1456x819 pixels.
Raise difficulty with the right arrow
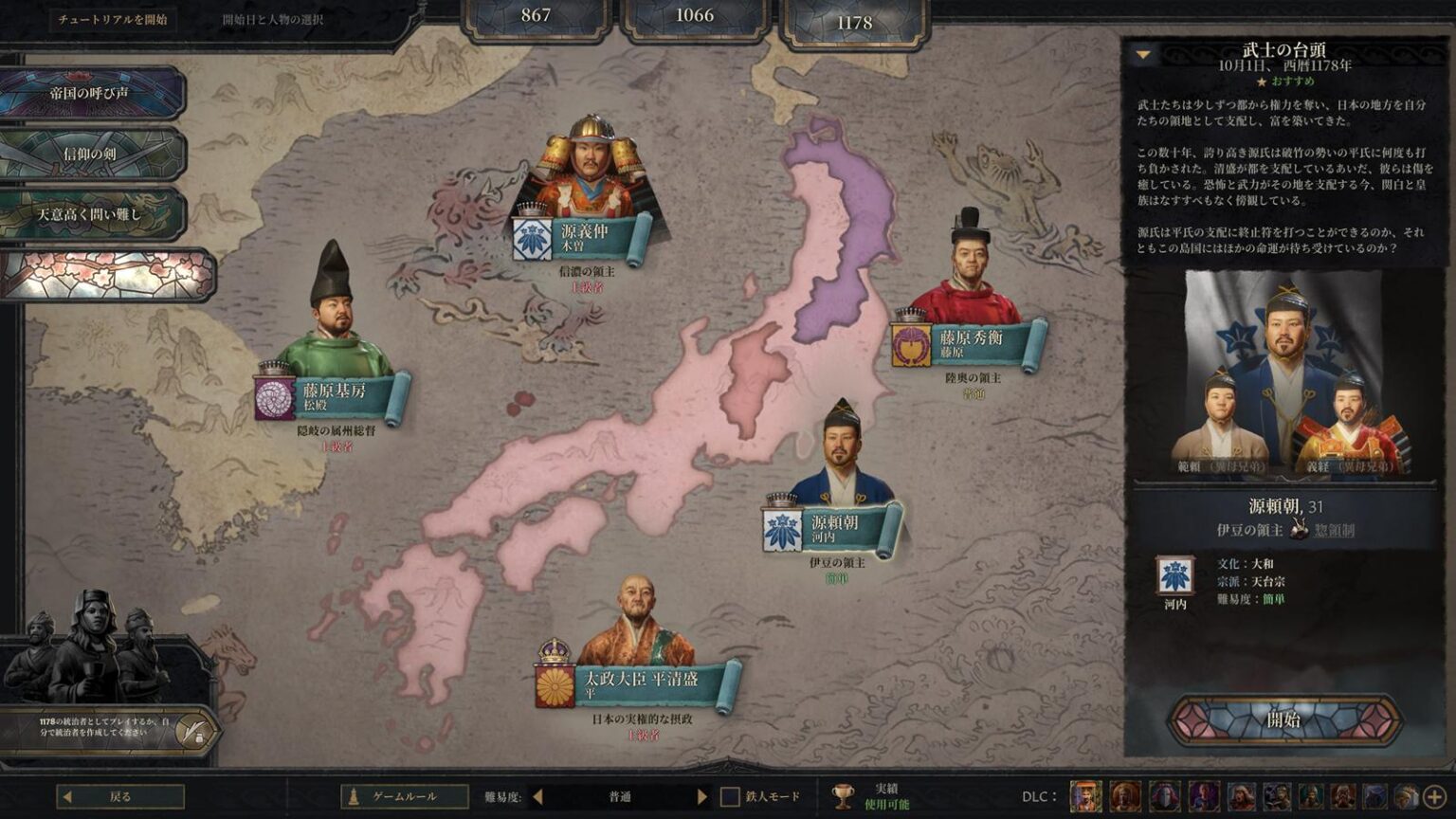click(x=701, y=796)
